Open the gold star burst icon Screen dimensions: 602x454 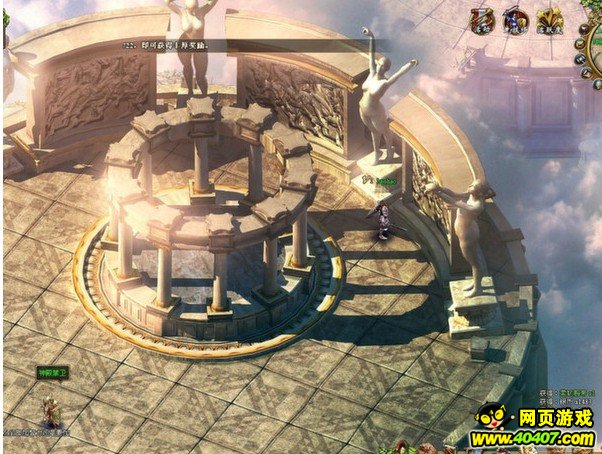point(549,18)
